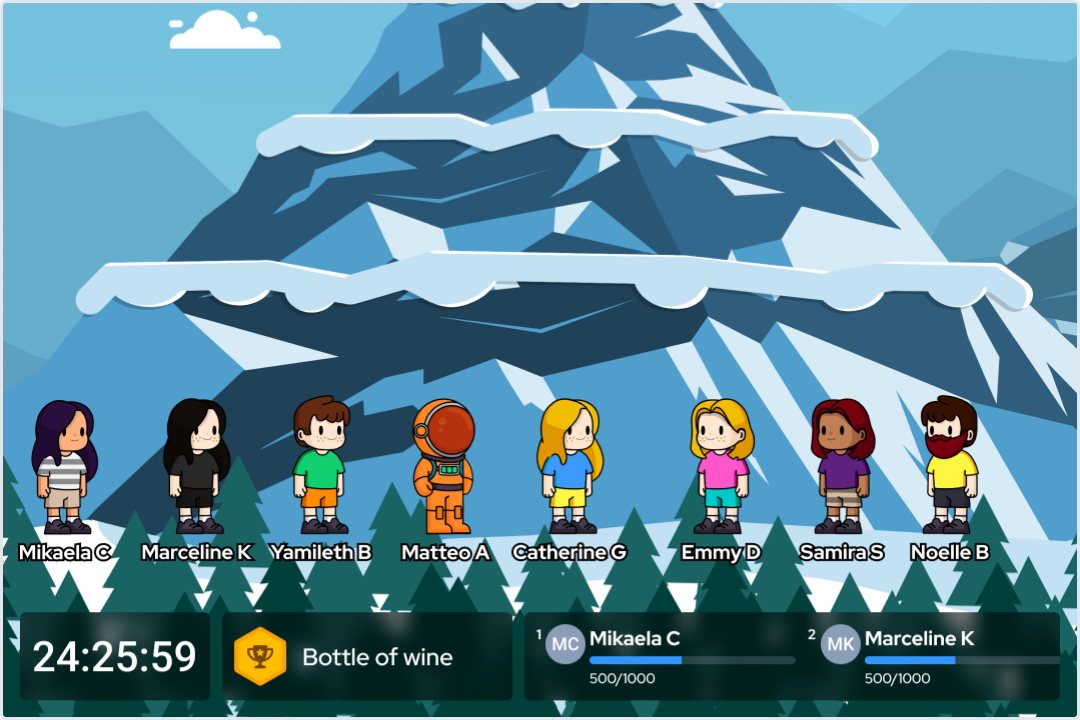Click the MC avatar badge

565,644
